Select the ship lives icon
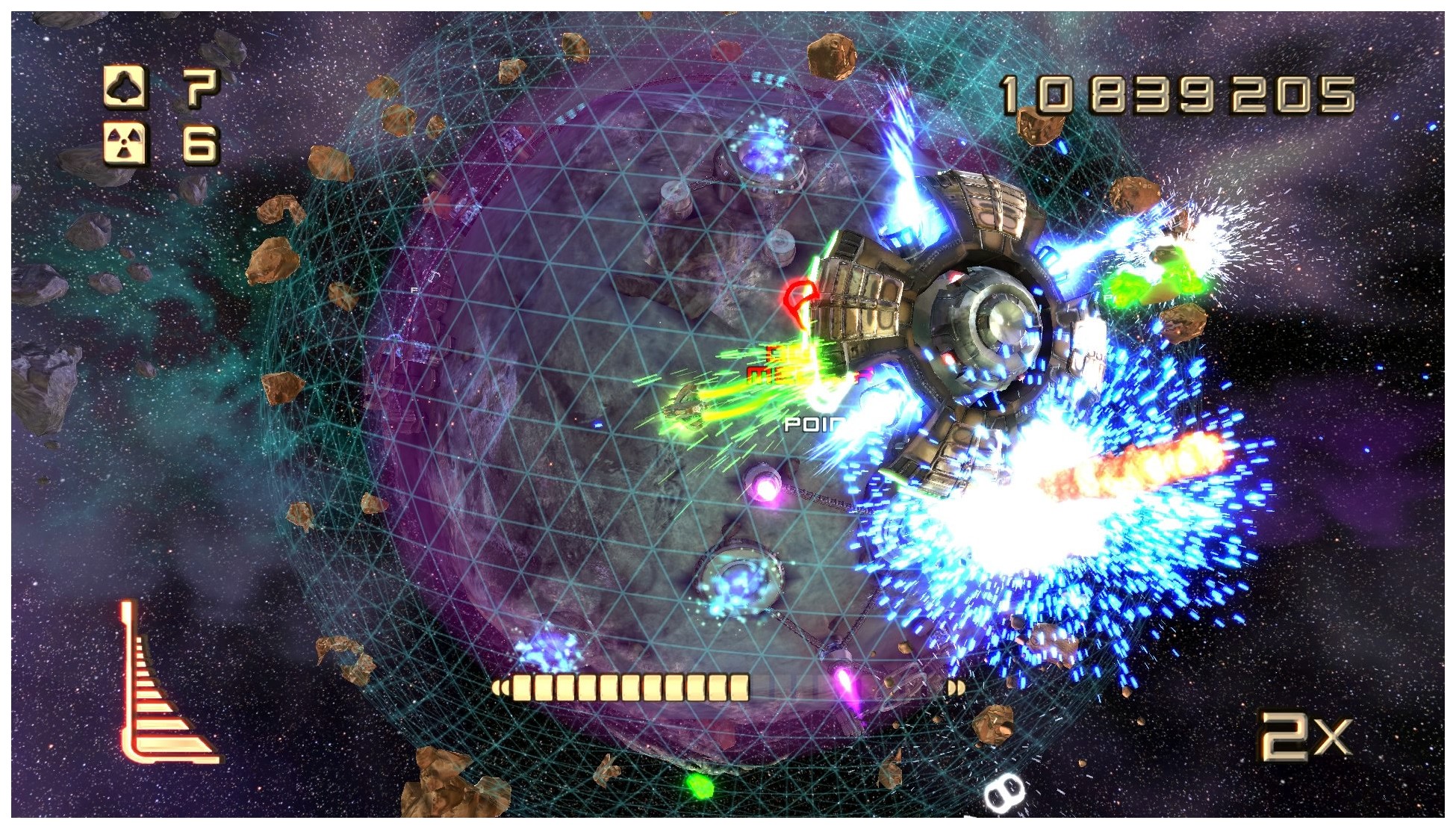Viewport: 1456px width, 829px height. tap(125, 87)
